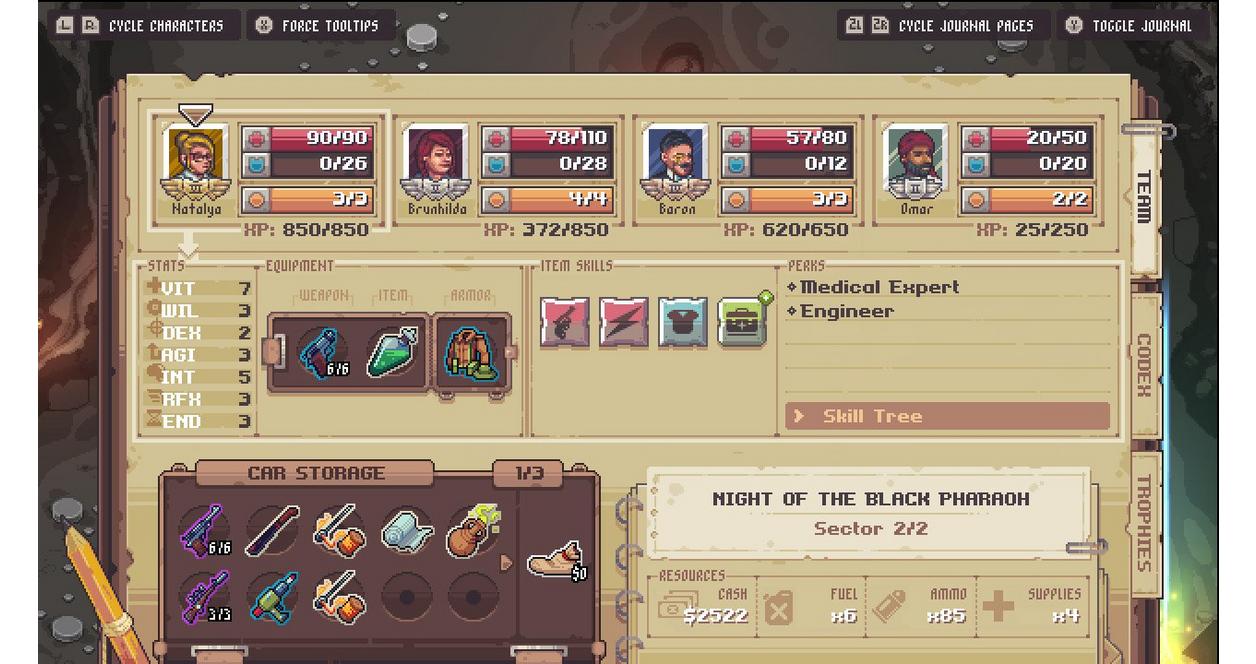1256x664 pixels.
Task: Choose Brunhilda's portrait in the team
Action: click(x=436, y=161)
